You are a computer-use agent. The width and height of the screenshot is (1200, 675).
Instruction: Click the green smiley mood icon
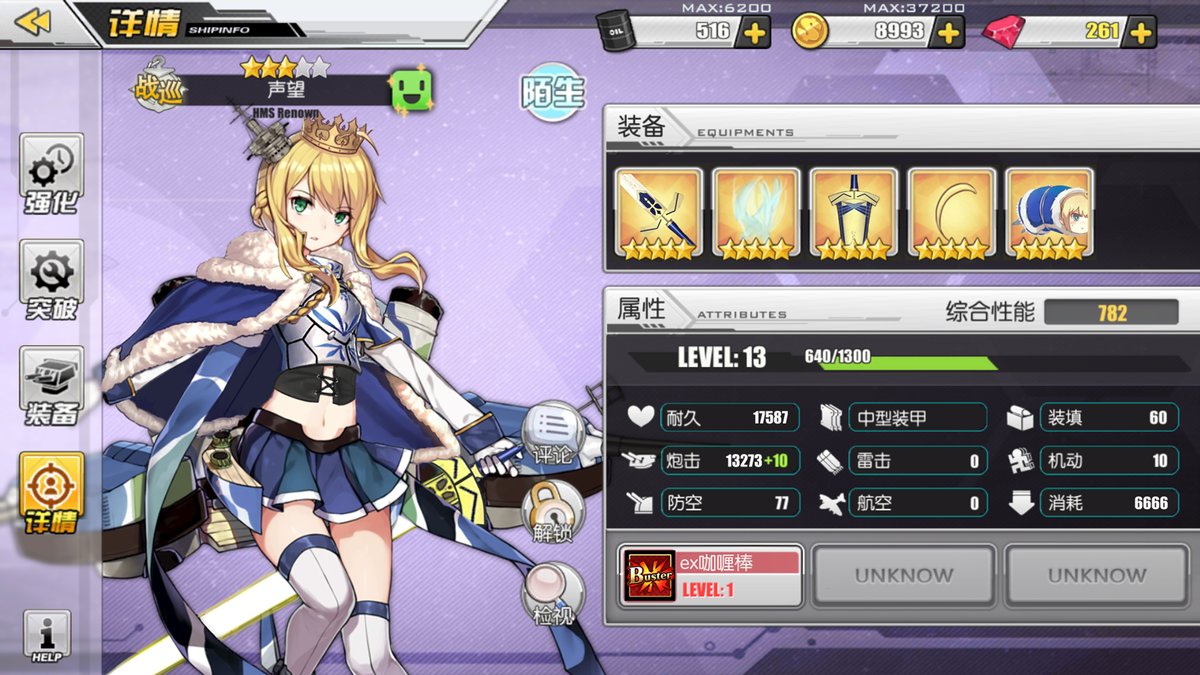coord(410,91)
